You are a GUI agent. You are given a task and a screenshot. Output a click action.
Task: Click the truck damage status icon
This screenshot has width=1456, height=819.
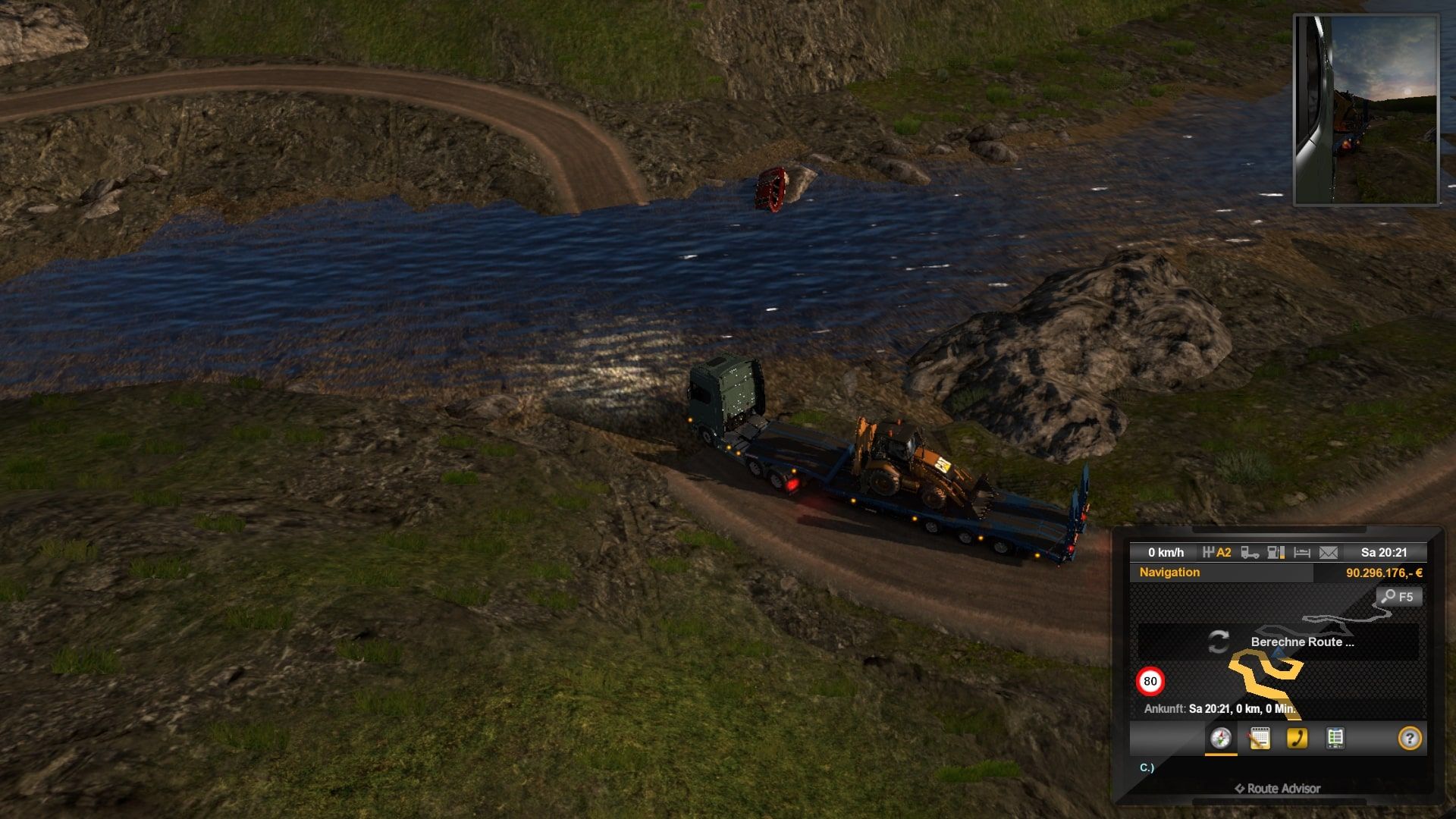(1250, 553)
